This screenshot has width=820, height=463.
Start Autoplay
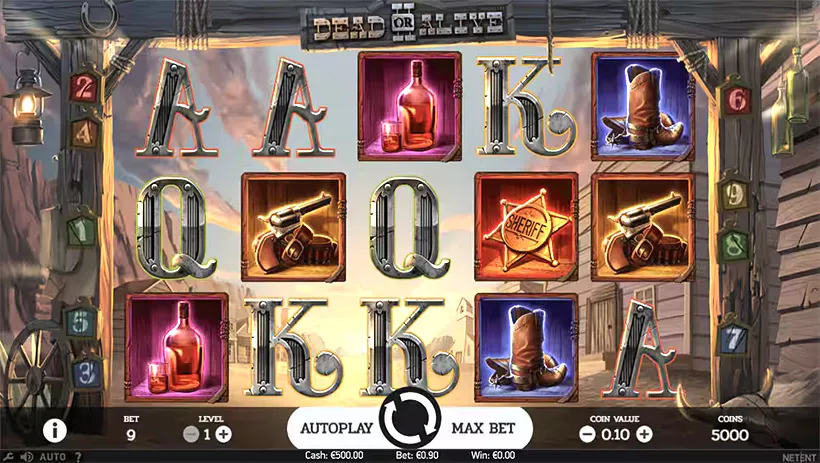point(336,429)
